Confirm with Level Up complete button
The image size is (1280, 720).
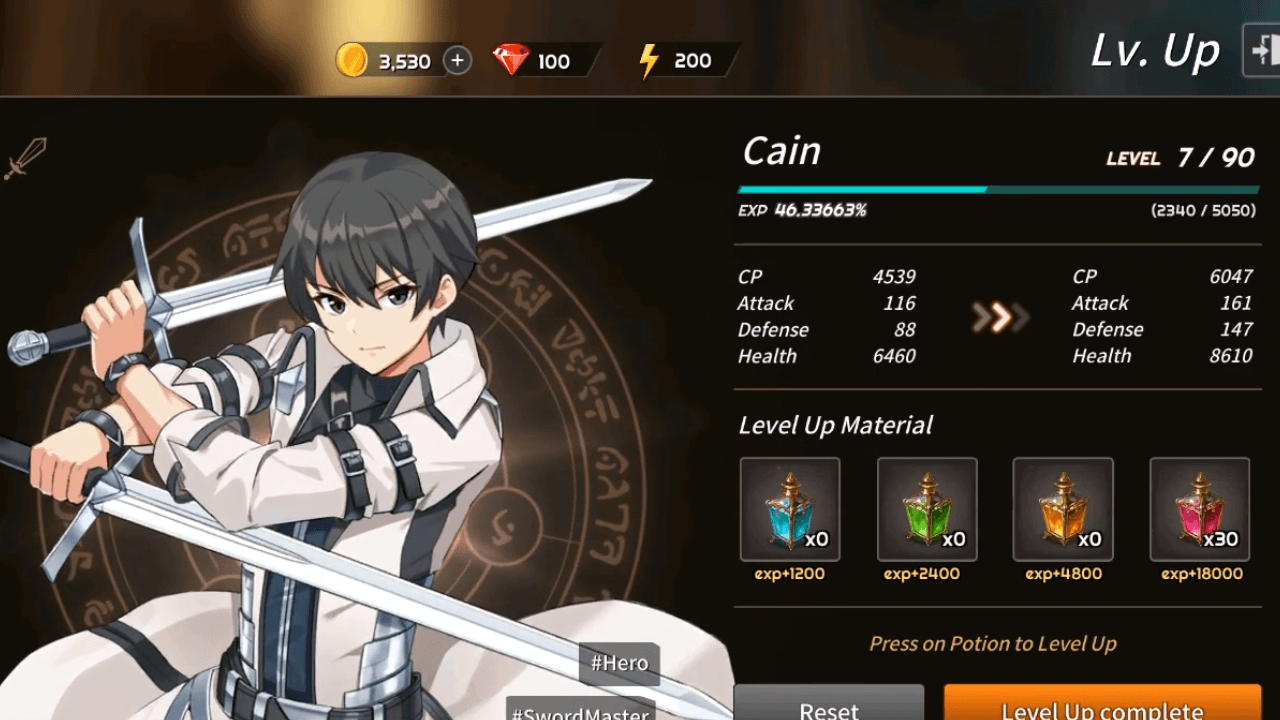tap(1102, 704)
